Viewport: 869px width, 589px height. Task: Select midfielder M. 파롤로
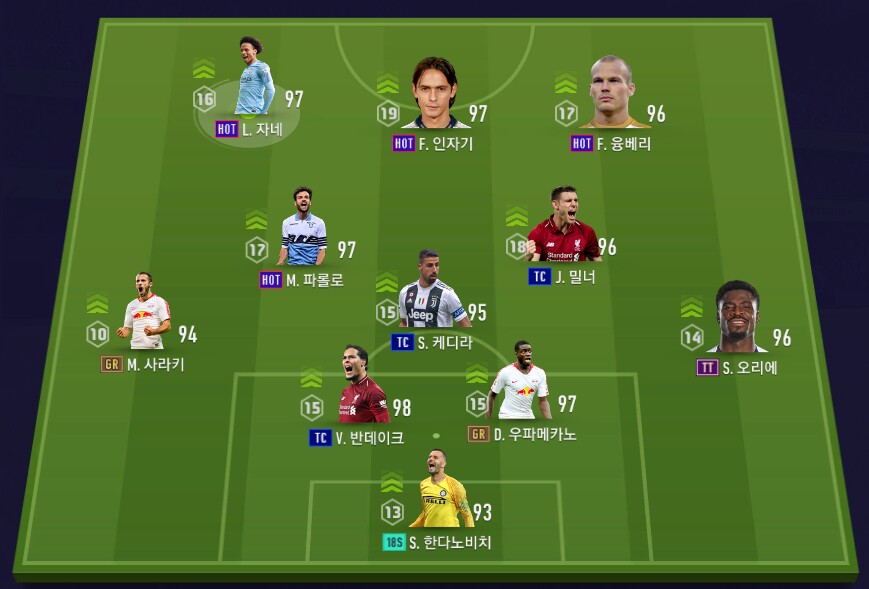tap(302, 229)
